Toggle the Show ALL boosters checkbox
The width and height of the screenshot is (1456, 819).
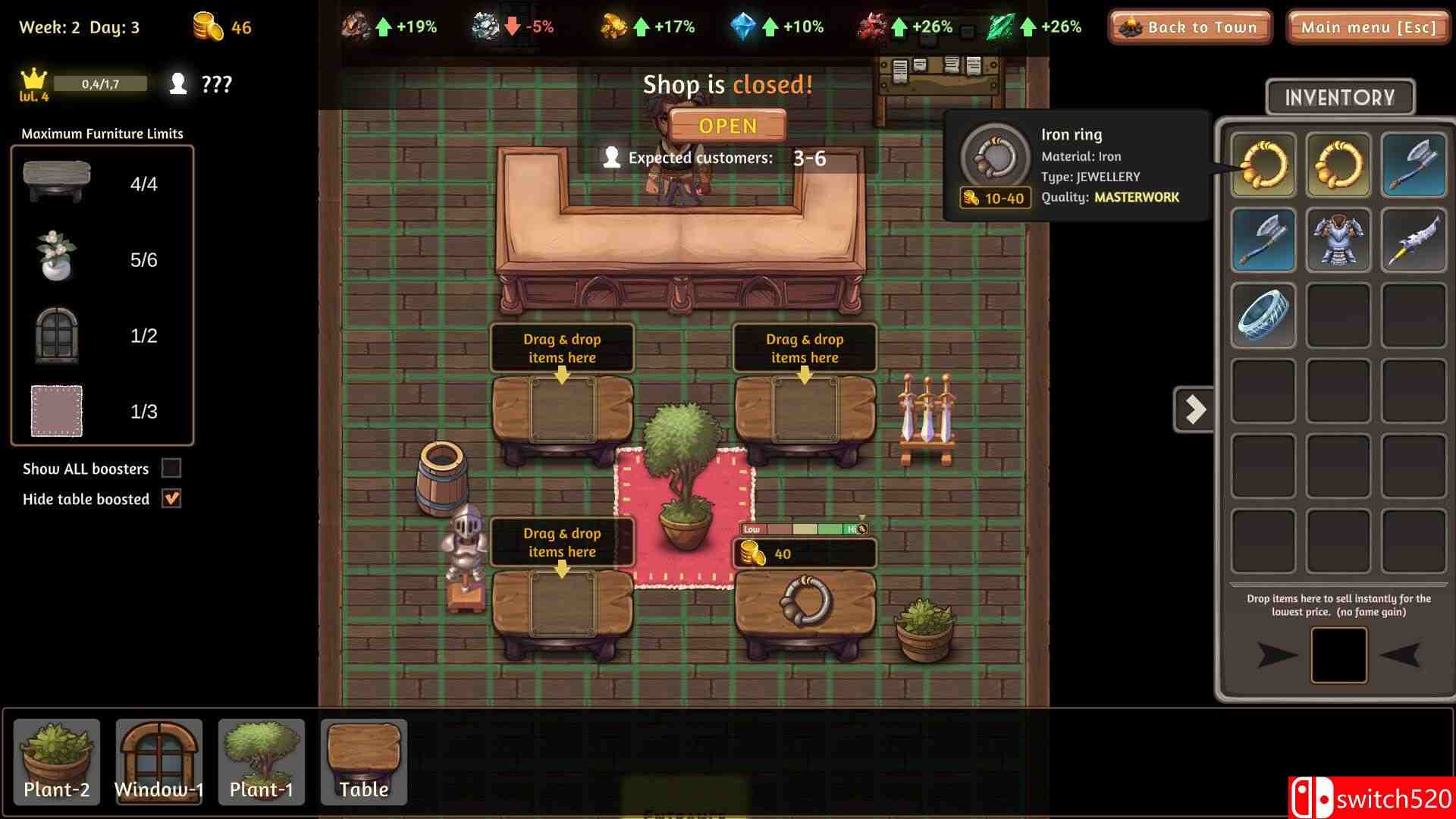[x=170, y=468]
